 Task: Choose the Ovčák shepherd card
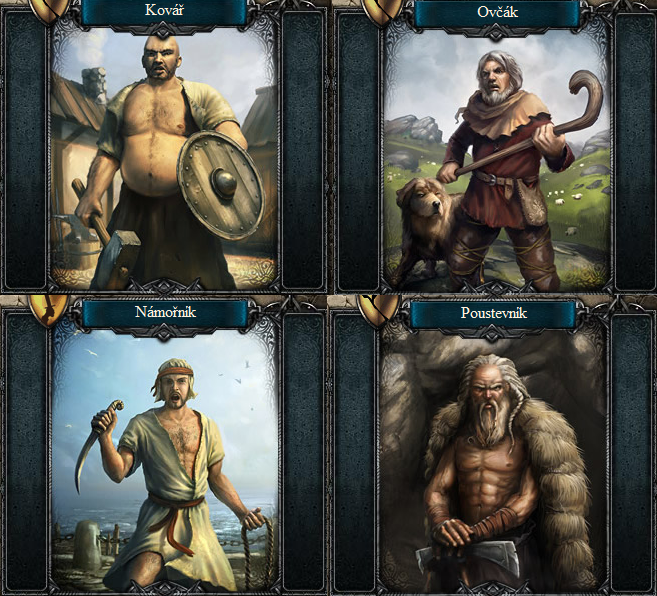point(496,160)
